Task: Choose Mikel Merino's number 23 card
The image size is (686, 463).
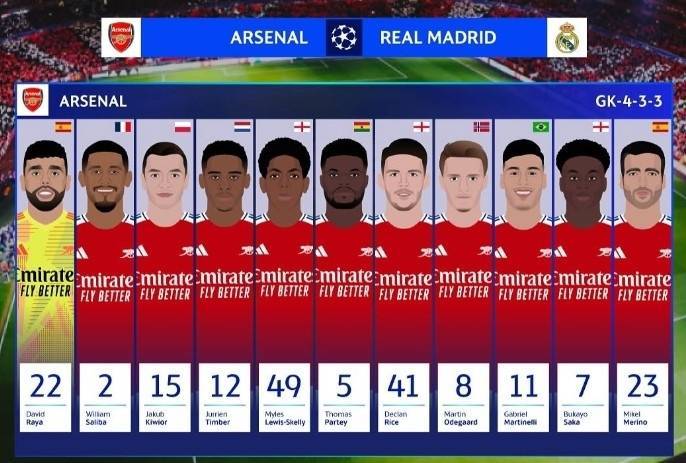Action: tap(643, 275)
